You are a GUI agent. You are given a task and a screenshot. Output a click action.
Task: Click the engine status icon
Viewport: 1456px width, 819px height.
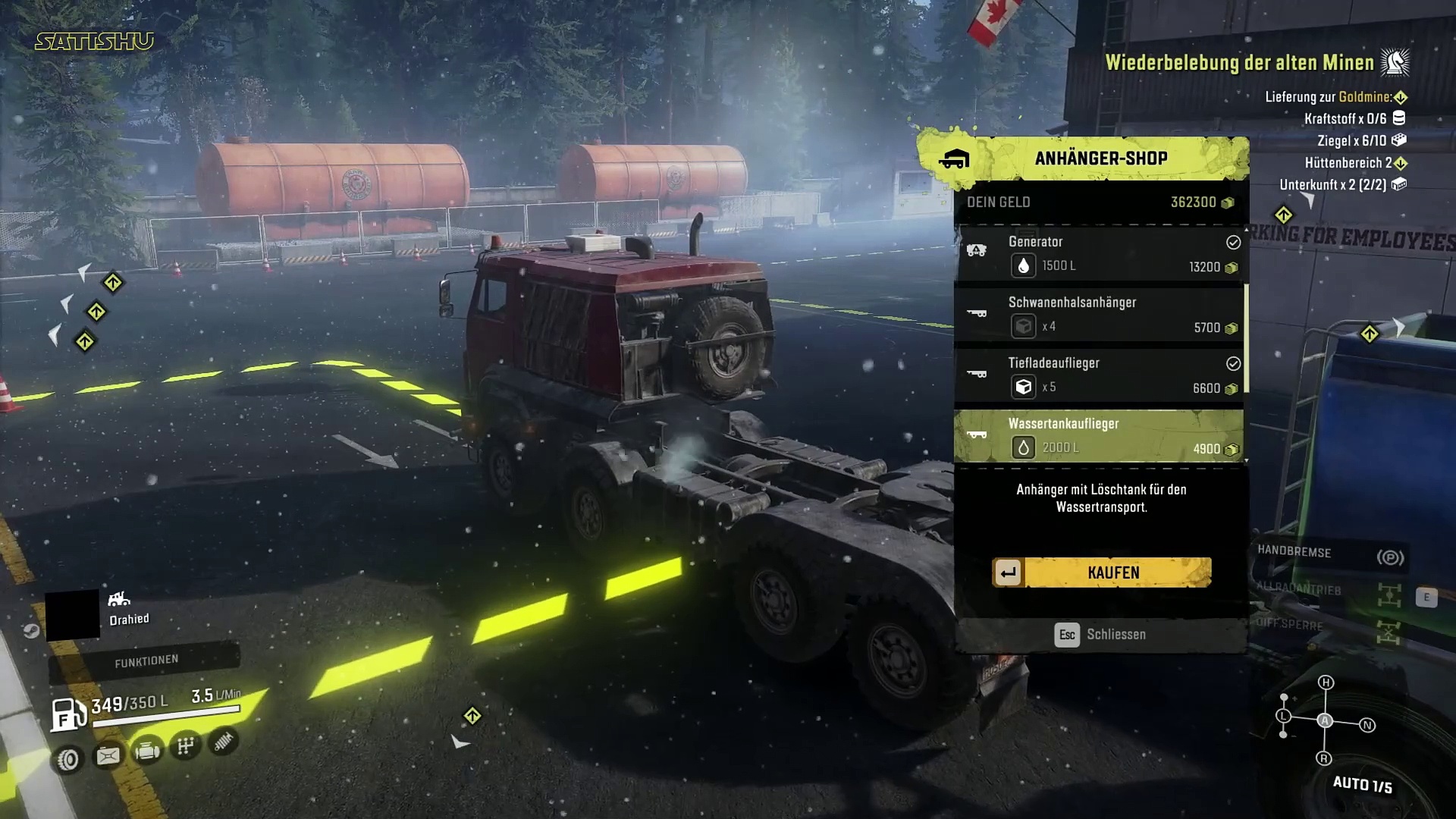point(147,752)
